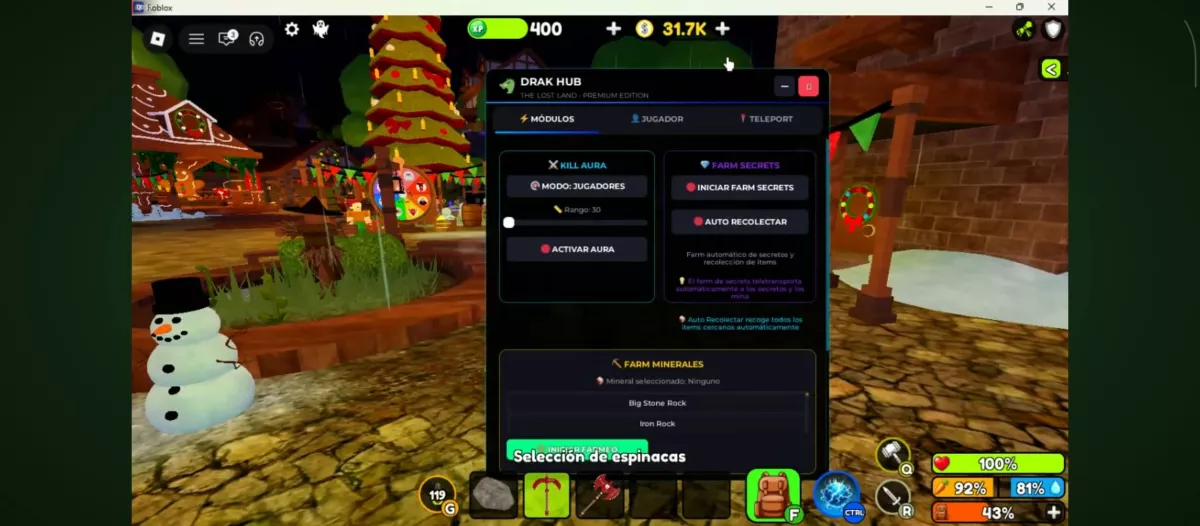Image resolution: width=1200 pixels, height=526 pixels.
Task: Open the gear settings icon
Action: (x=292, y=30)
